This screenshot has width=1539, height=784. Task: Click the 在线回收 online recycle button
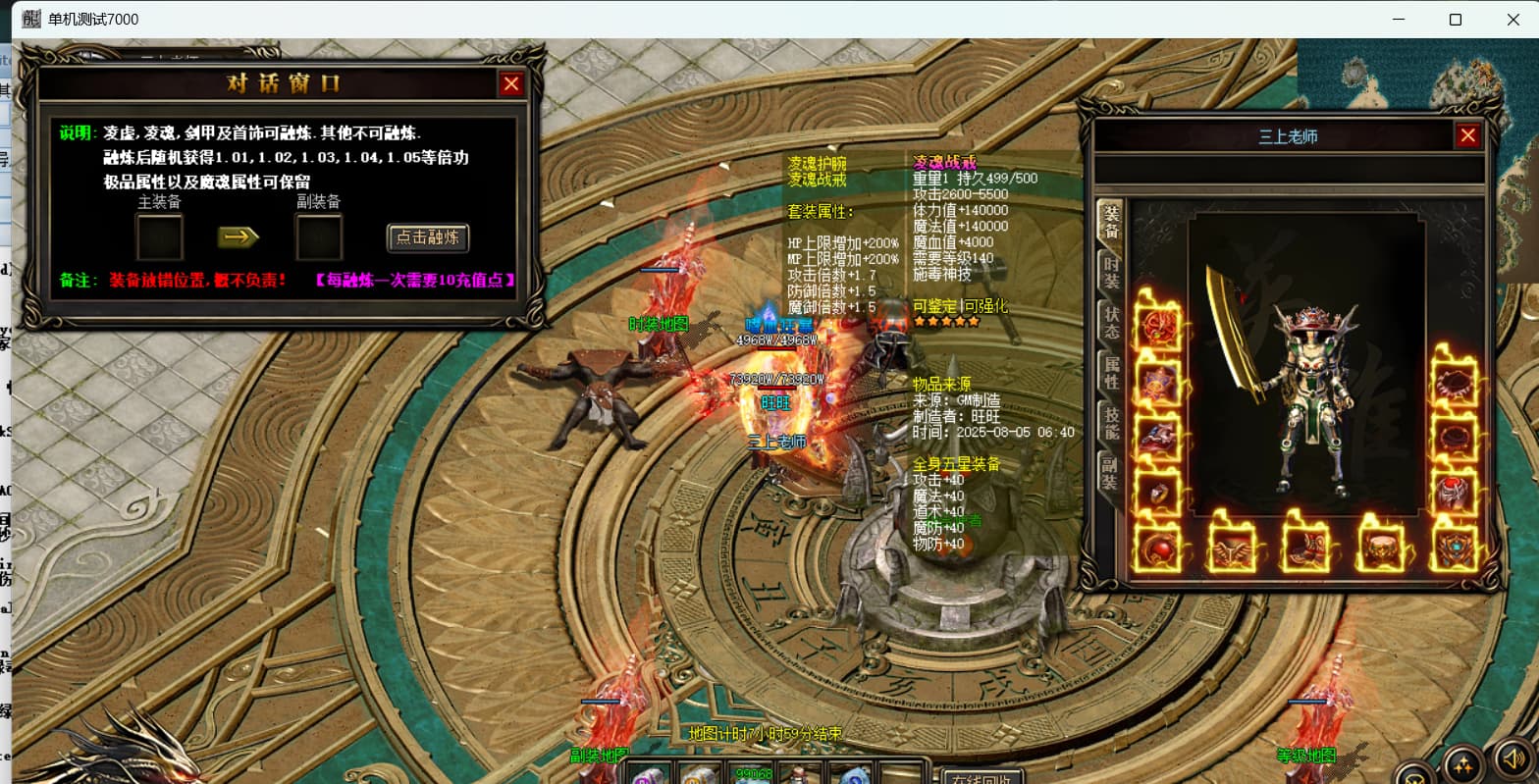pos(977,776)
